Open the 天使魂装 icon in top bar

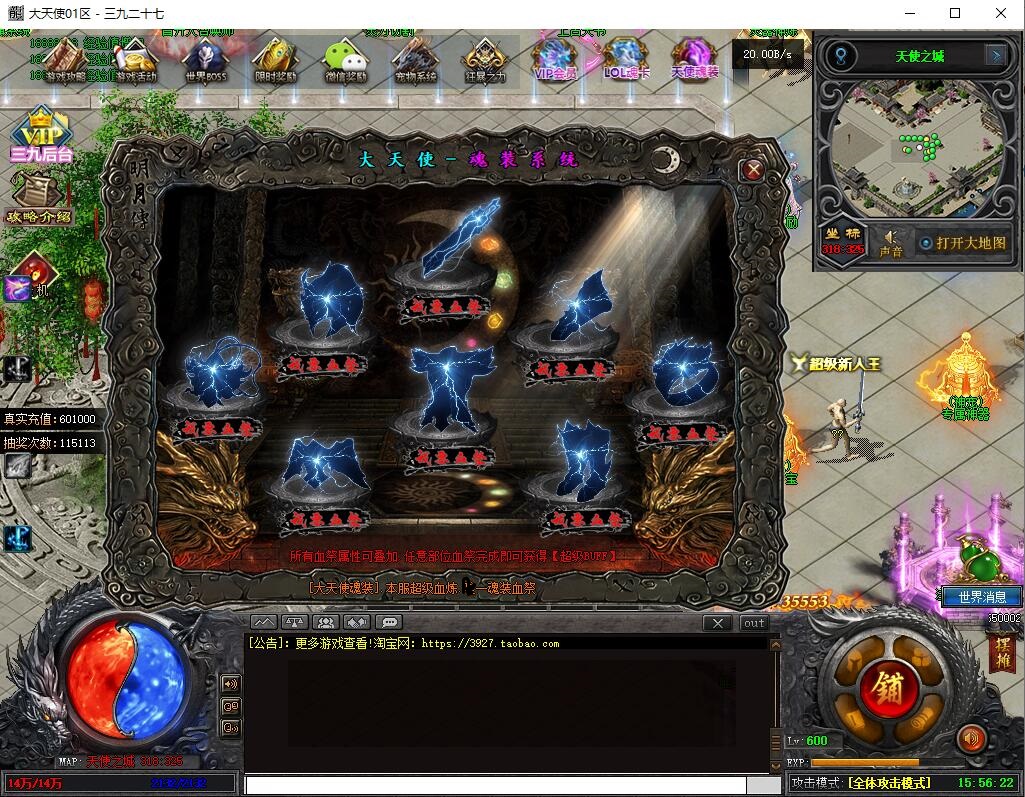(x=694, y=58)
